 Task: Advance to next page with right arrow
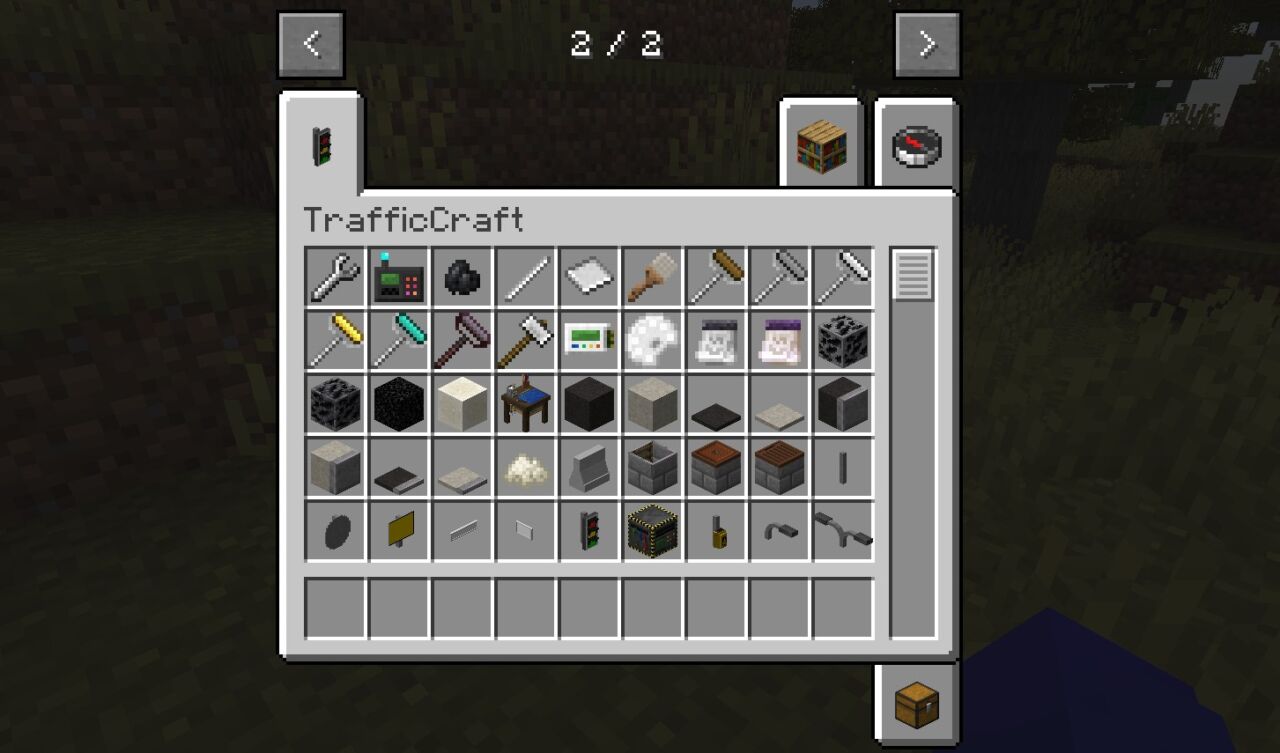pos(927,43)
